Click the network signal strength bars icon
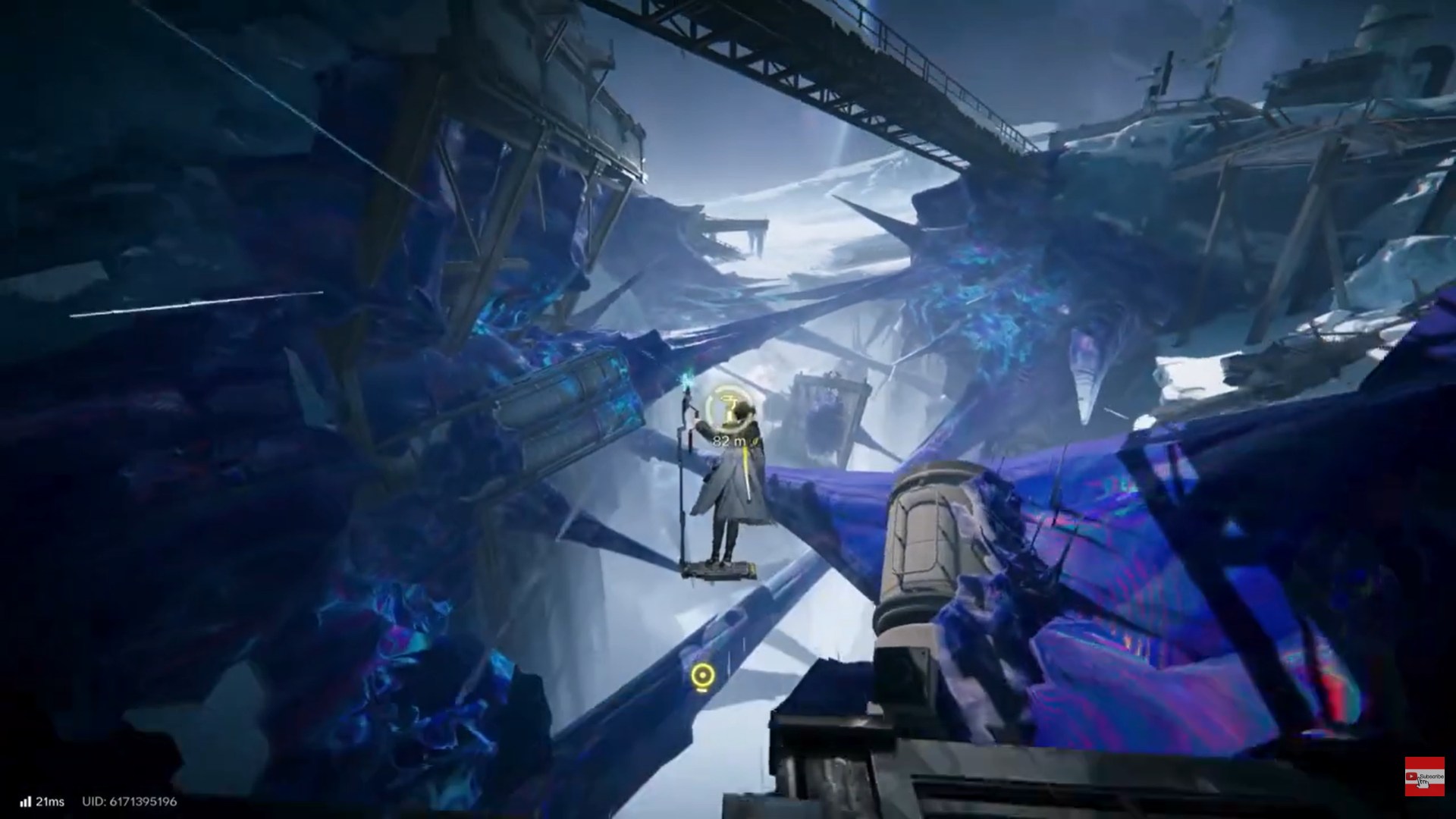Image resolution: width=1456 pixels, height=819 pixels. click(x=26, y=801)
